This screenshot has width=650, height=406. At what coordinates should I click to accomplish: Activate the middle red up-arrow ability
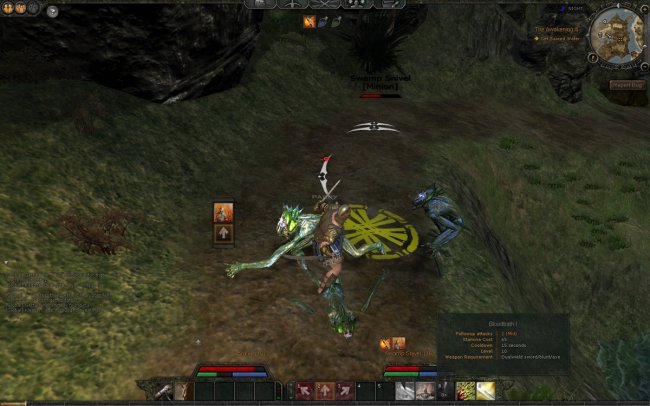click(325, 390)
